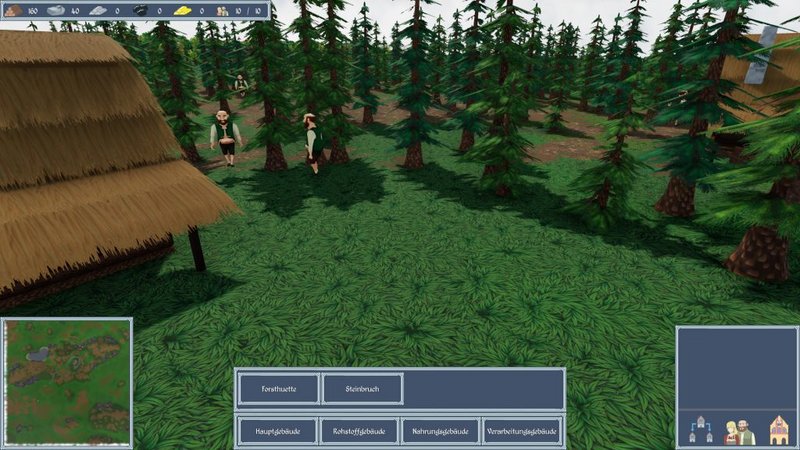
Task: Show the Nahrungsgebäude category
Action: (440, 431)
